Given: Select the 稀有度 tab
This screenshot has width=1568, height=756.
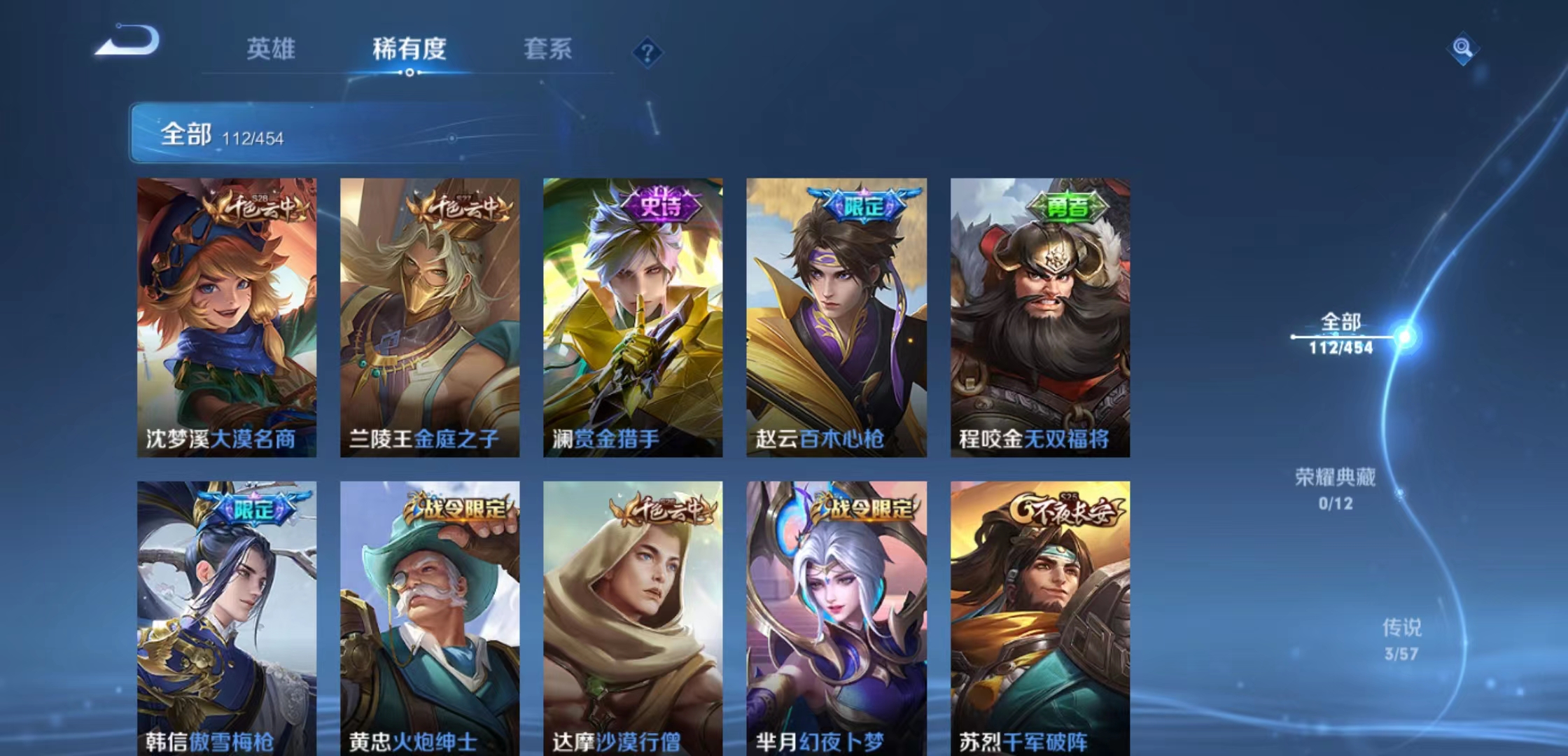Looking at the screenshot, I should pos(409,49).
